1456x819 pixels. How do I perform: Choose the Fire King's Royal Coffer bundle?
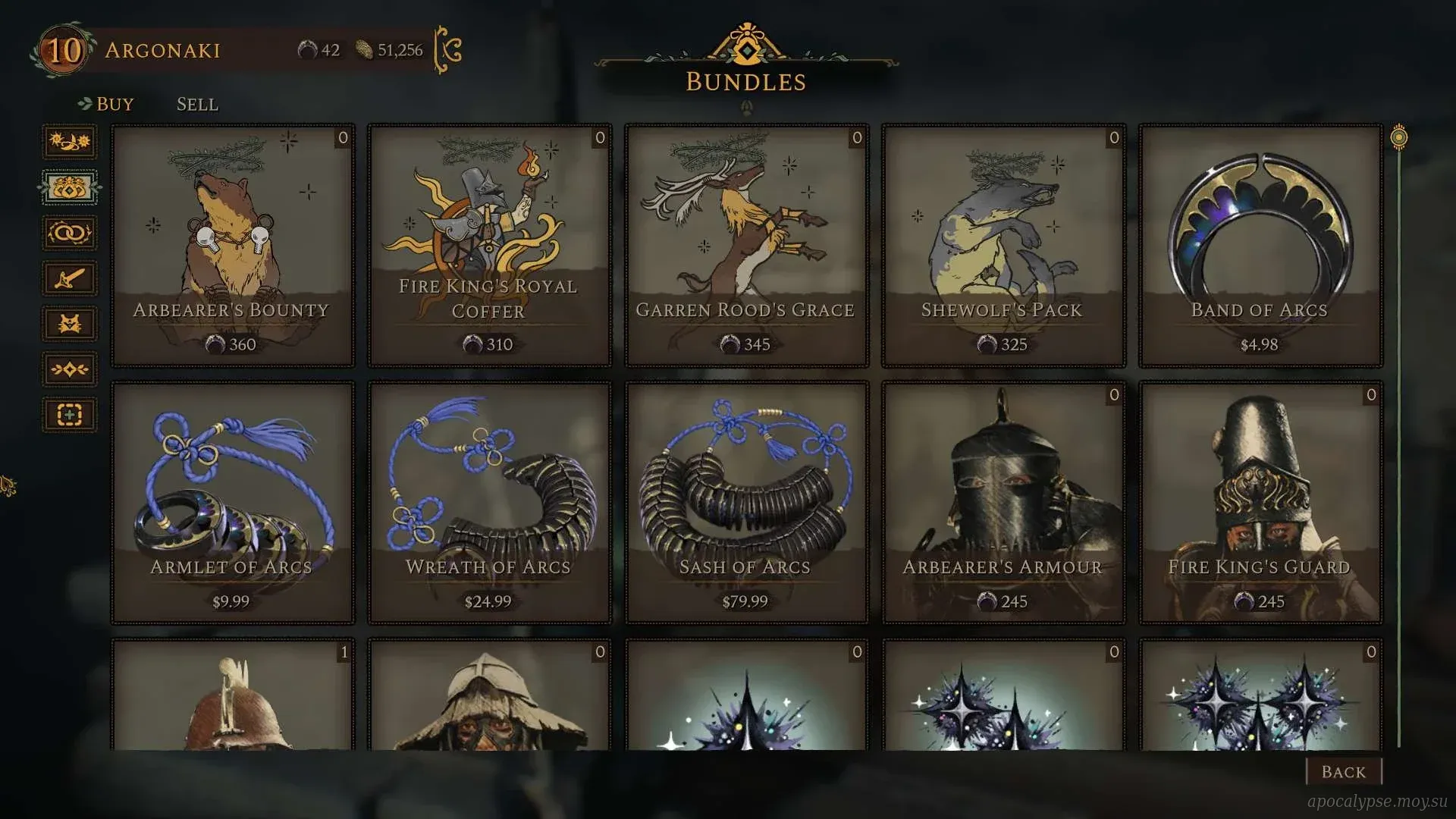pos(489,246)
